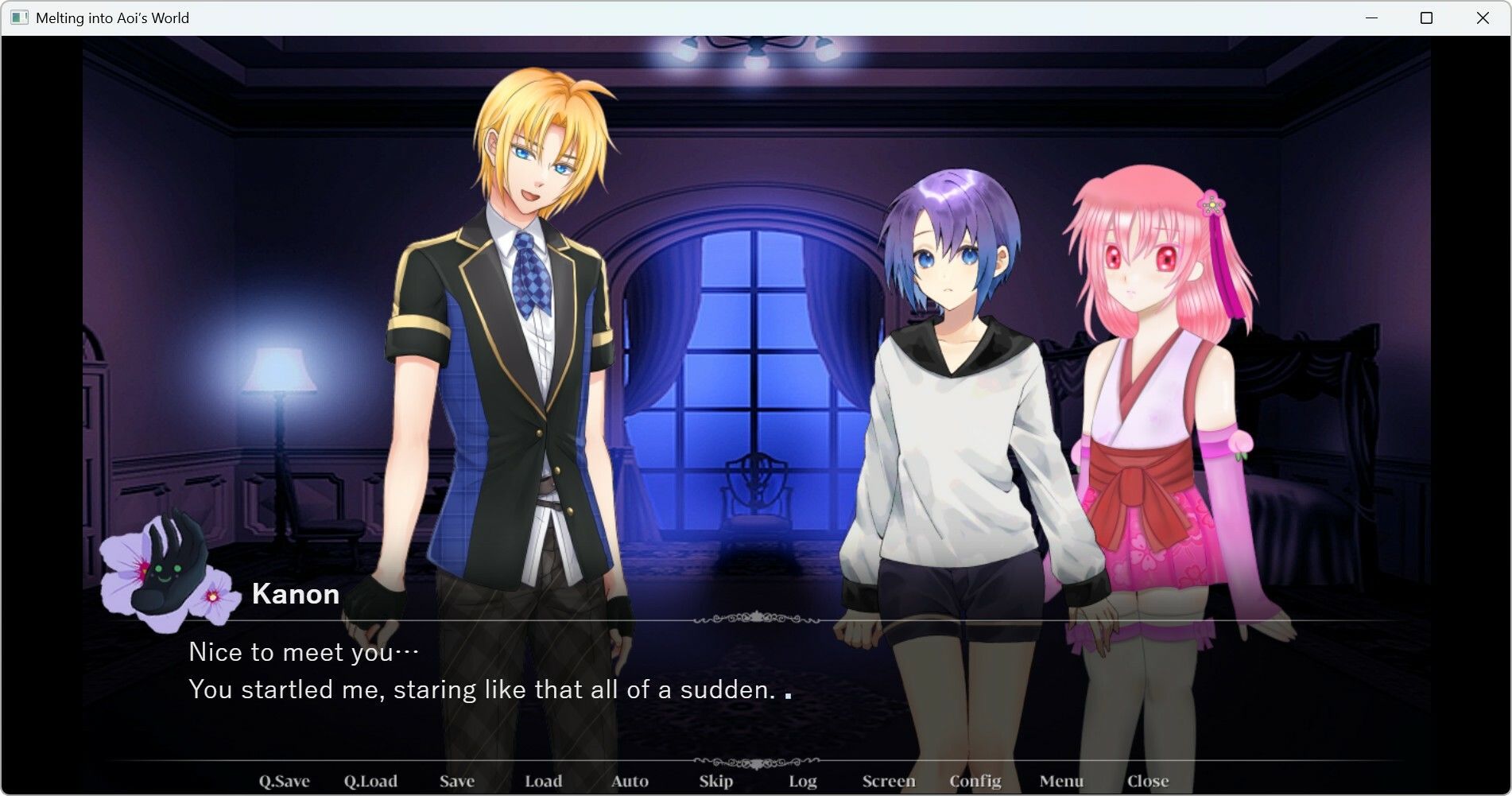Select Q.Load to quick load progress
This screenshot has width=1512, height=796.
point(371,780)
